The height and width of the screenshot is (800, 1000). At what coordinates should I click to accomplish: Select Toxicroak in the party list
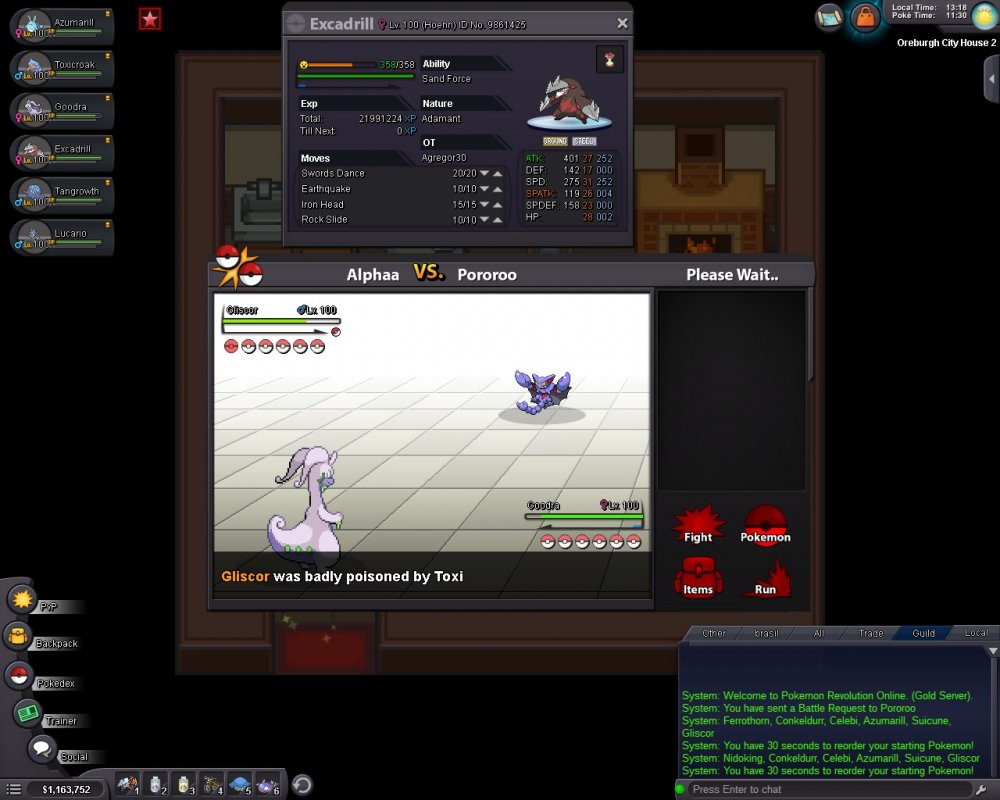62,69
